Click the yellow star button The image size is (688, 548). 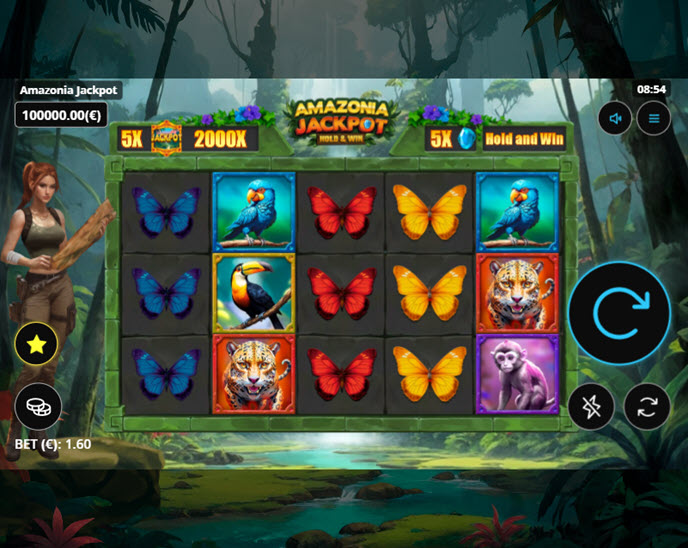click(37, 345)
